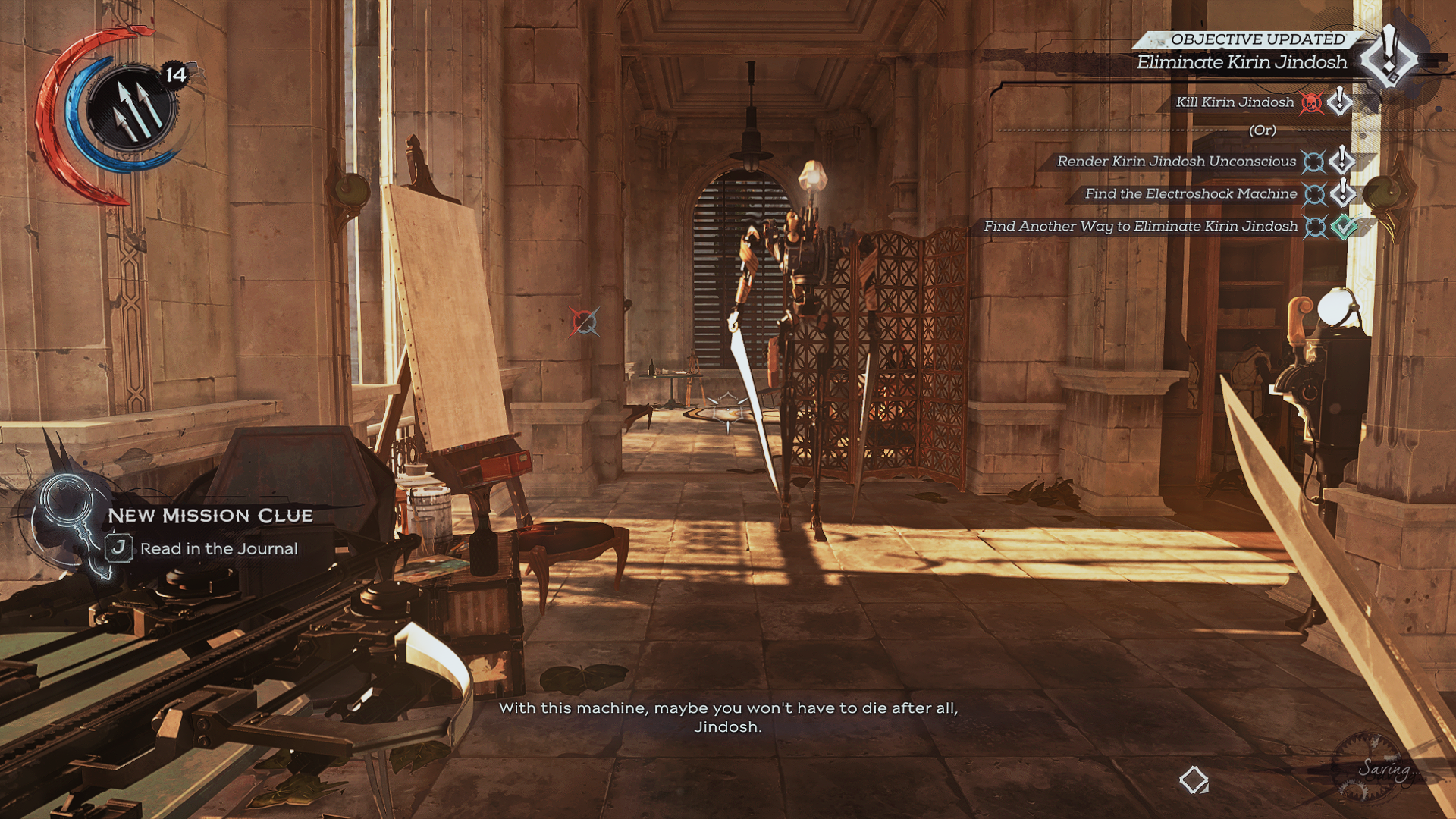Select the Kill Kirin Jindosh objective
This screenshot has height=819, width=1456.
[1235, 102]
